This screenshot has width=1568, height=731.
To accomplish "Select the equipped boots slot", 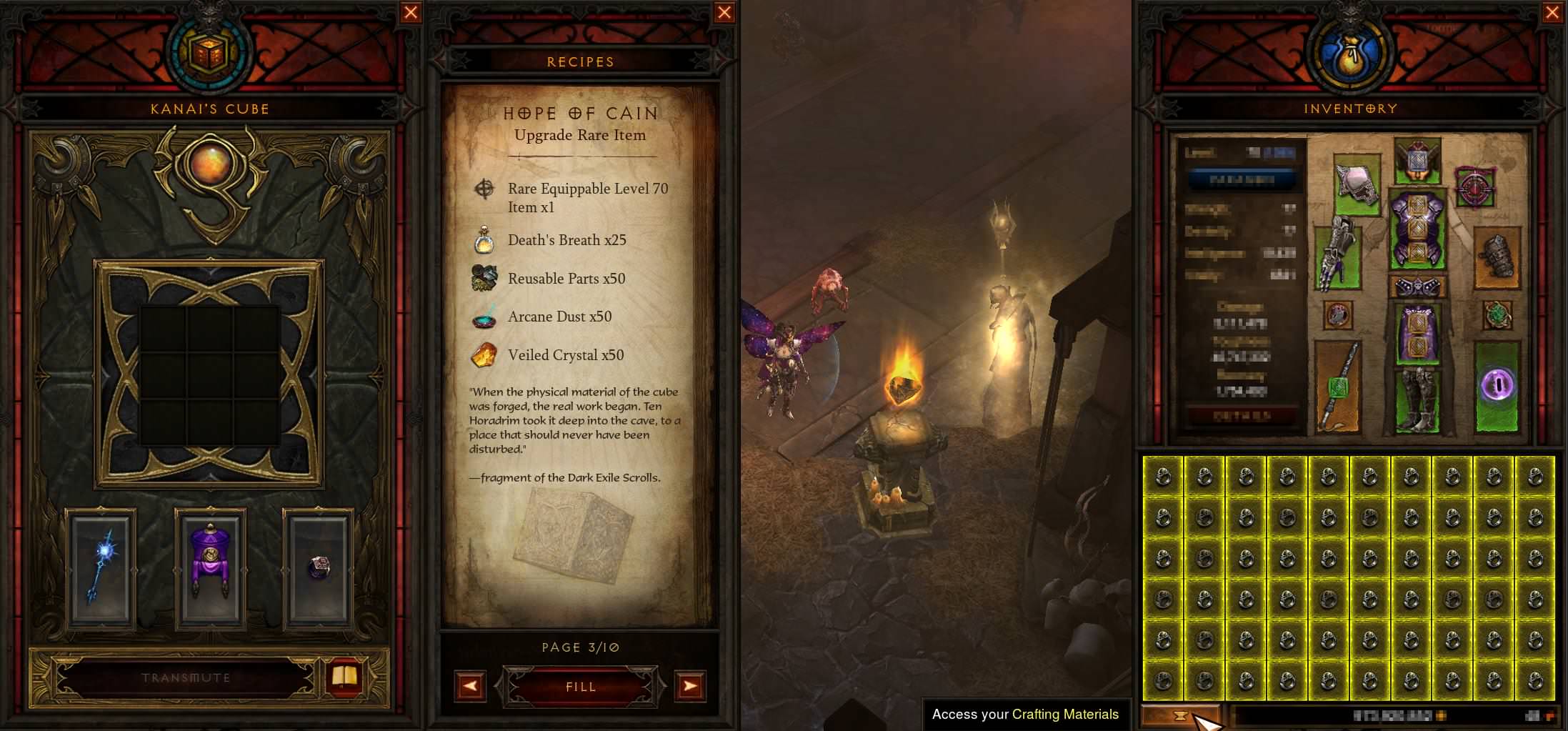I will 1416,400.
